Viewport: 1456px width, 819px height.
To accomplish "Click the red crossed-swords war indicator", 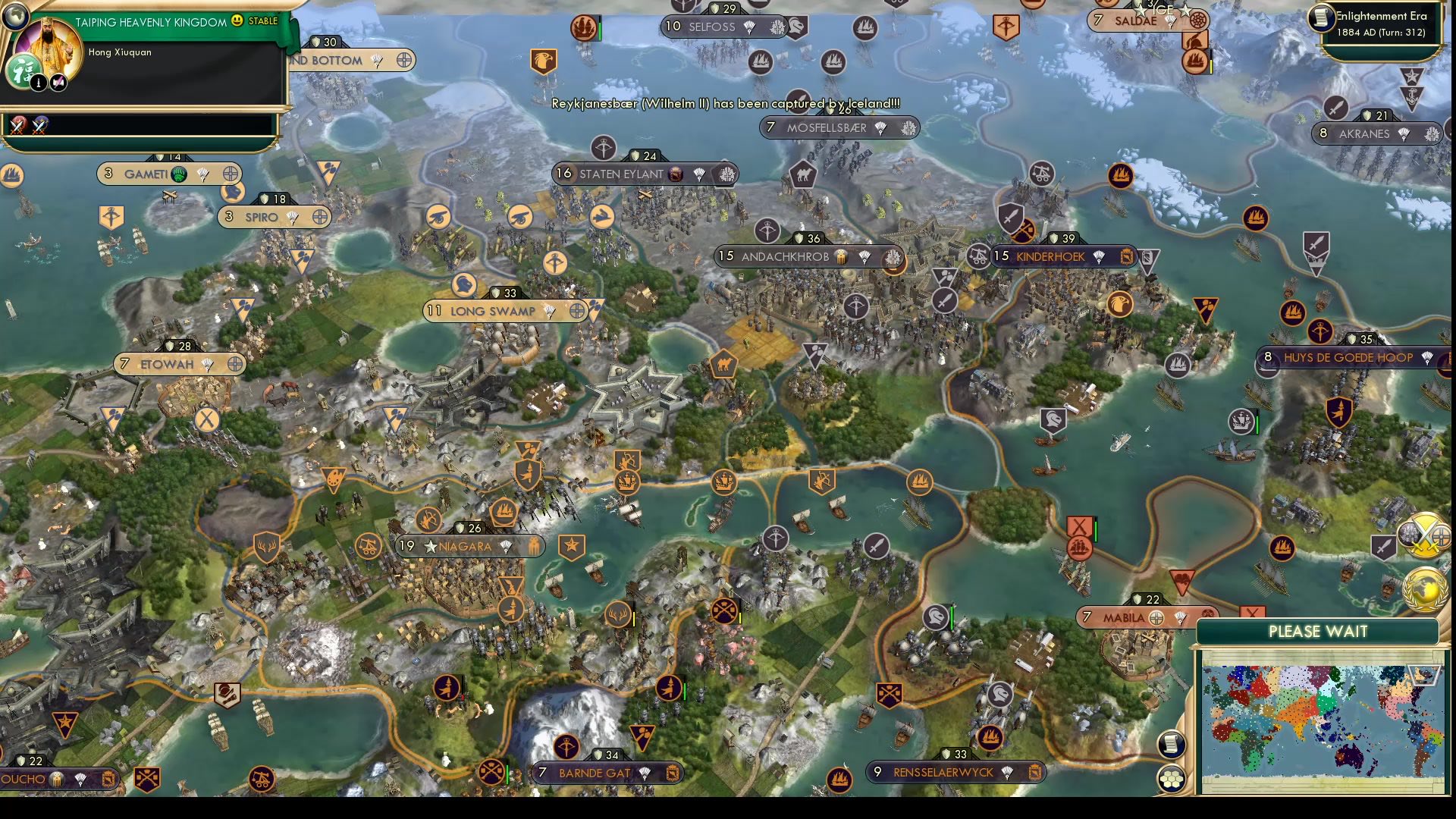I will (16, 127).
